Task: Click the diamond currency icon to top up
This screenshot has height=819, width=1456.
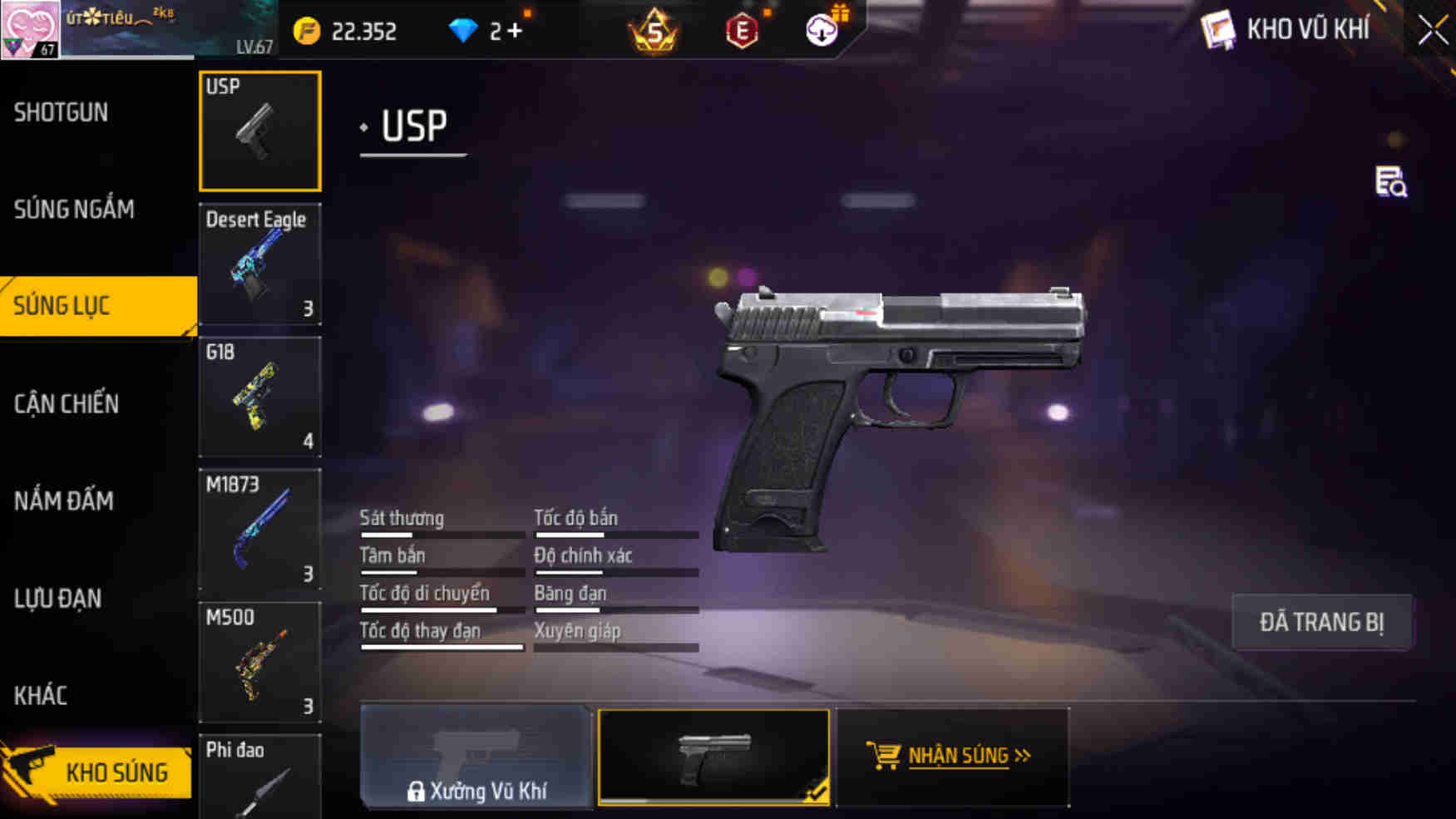Action: tap(462, 30)
